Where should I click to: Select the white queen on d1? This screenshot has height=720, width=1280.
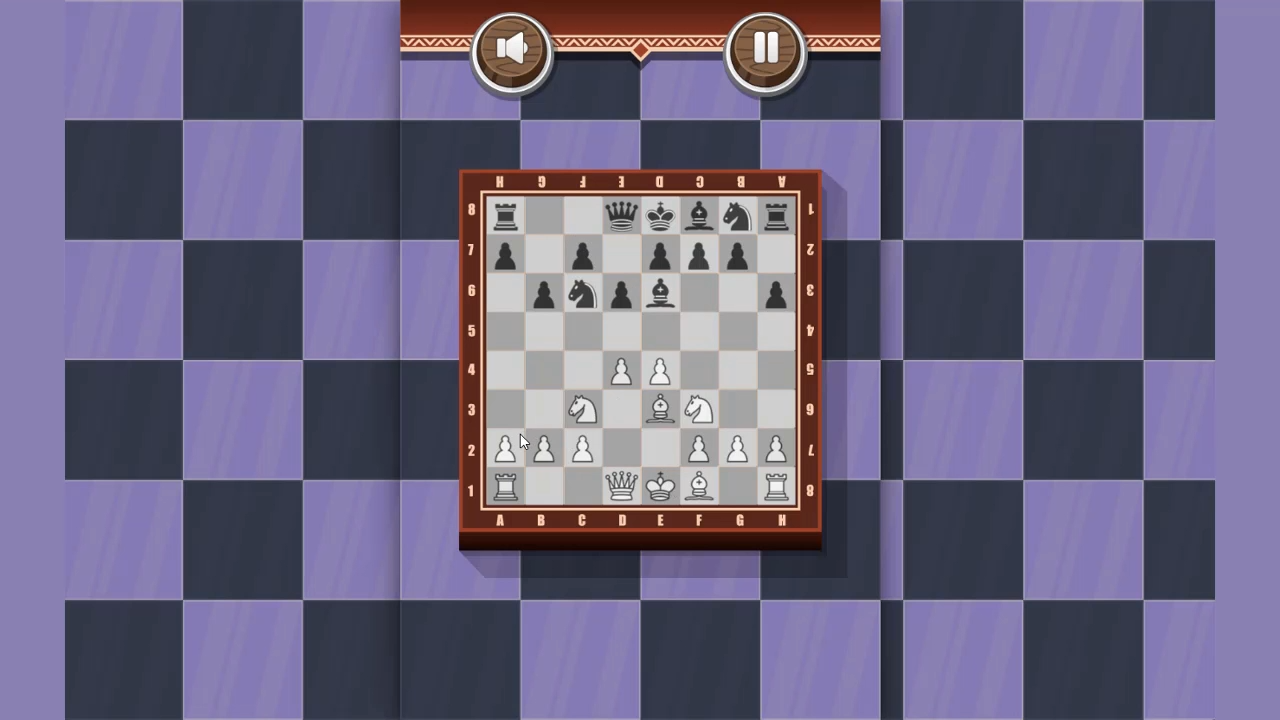pyautogui.click(x=621, y=486)
